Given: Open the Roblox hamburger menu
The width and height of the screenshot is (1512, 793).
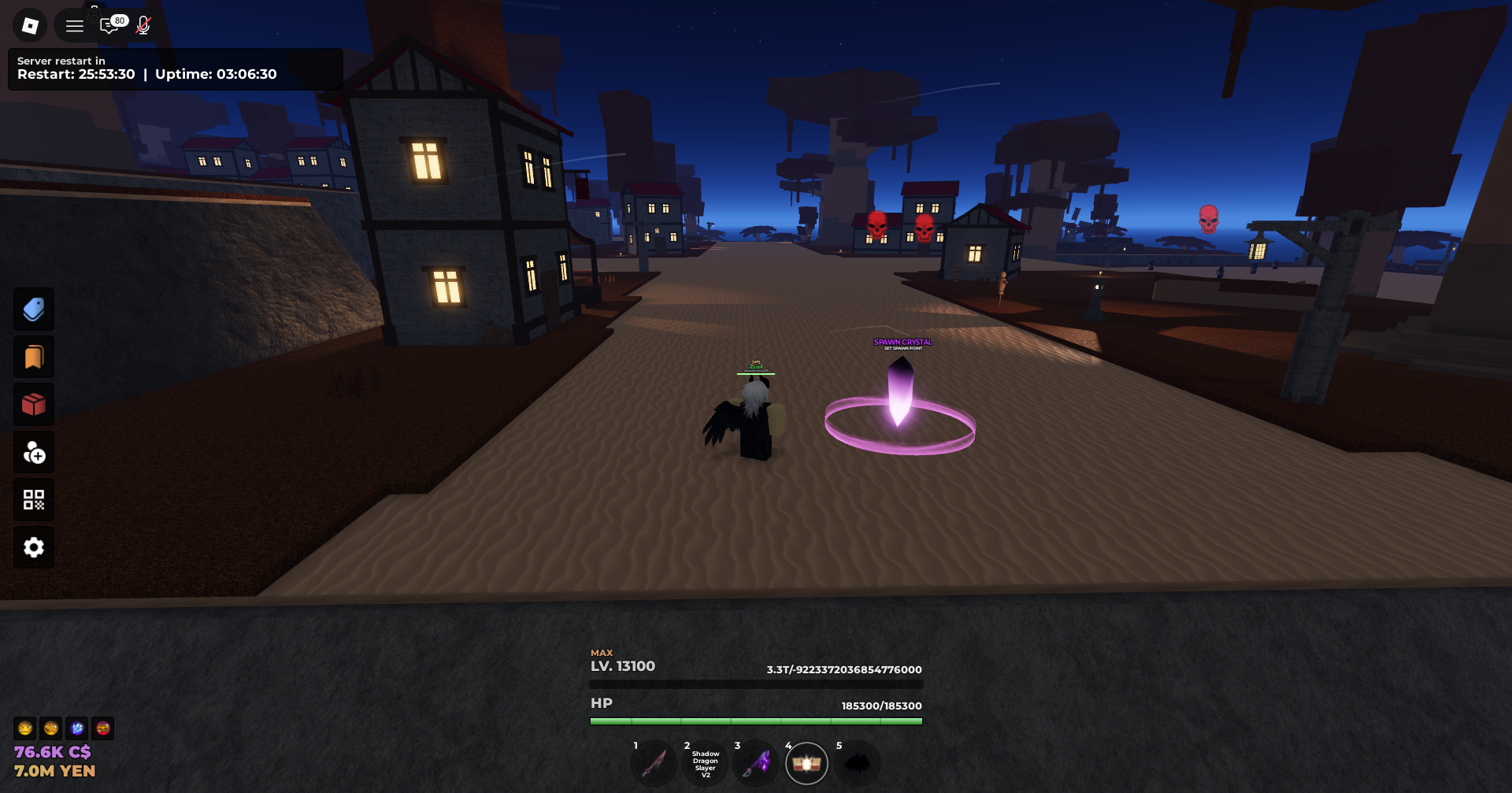Looking at the screenshot, I should 74,25.
